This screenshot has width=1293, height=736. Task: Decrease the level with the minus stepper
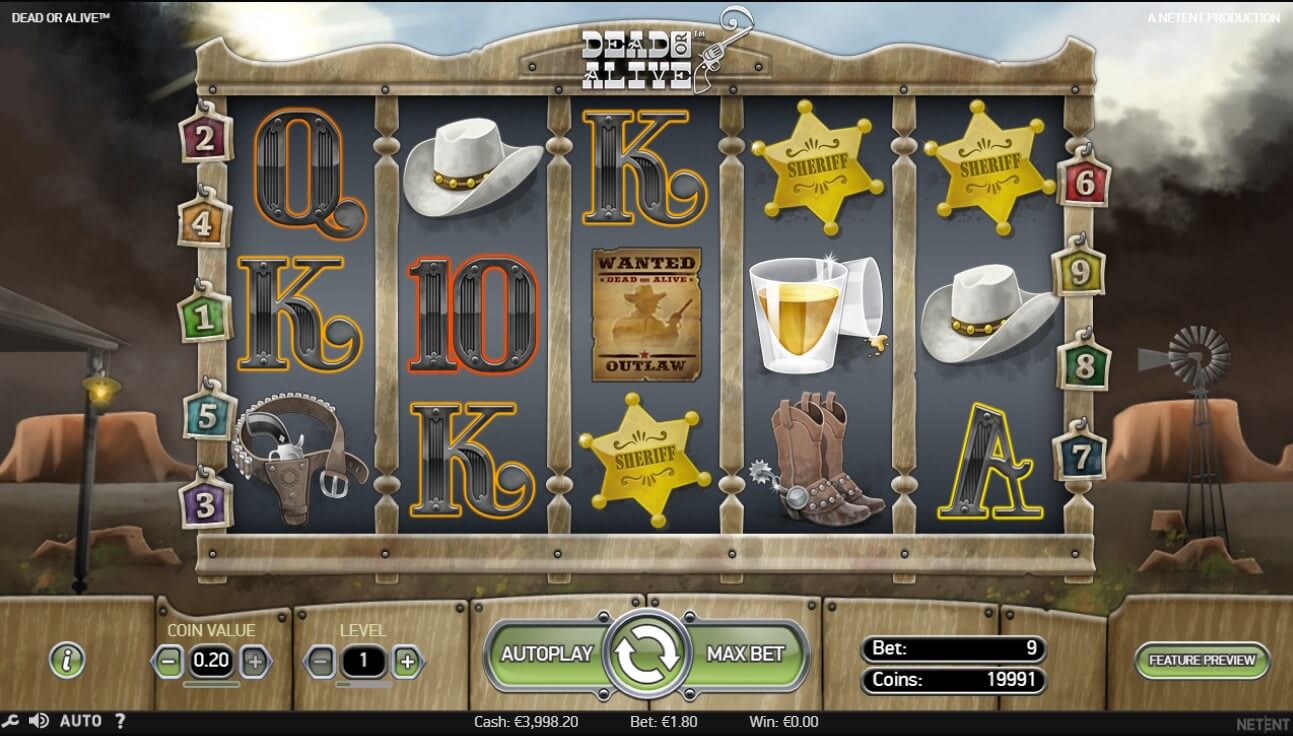click(320, 660)
